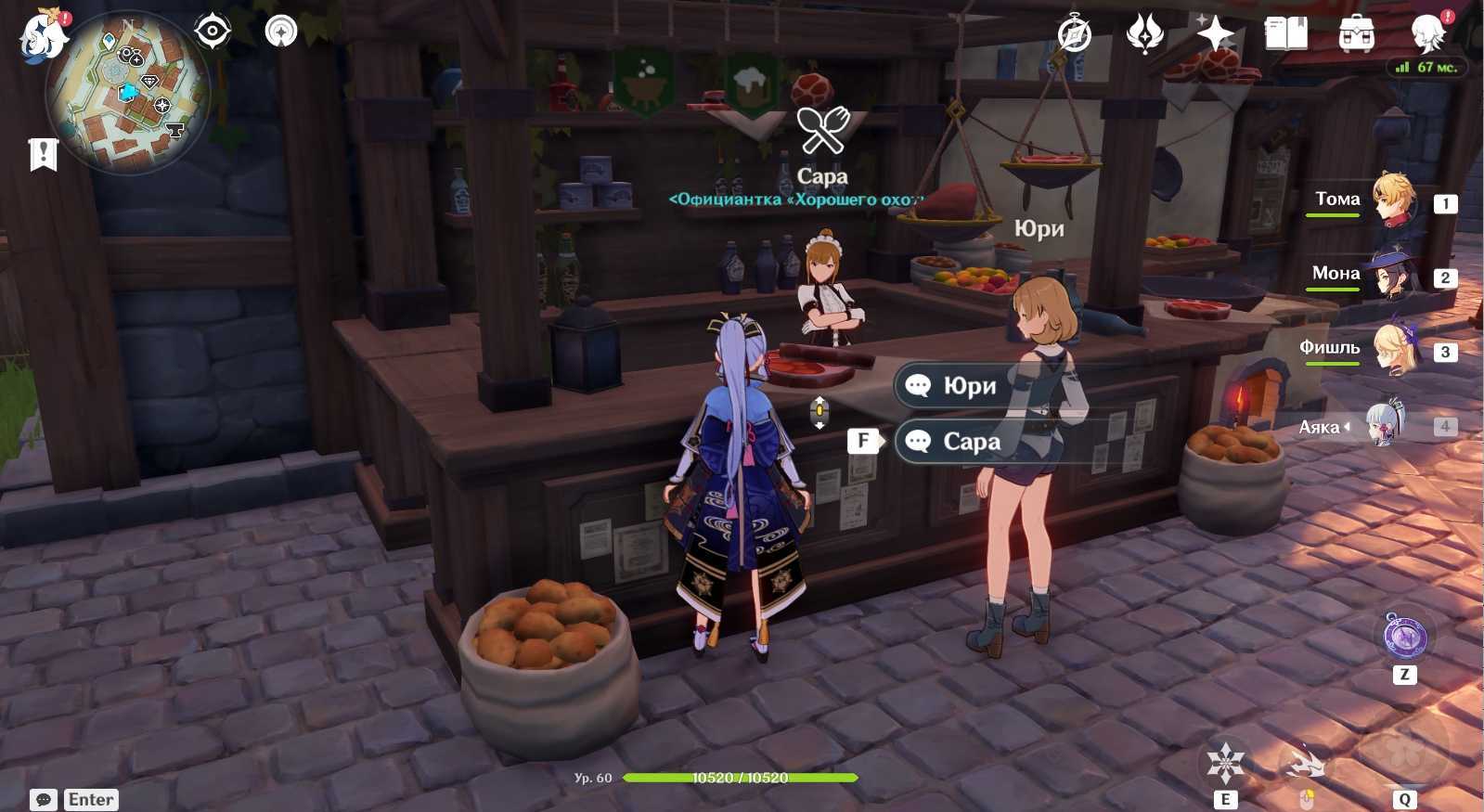Viewport: 1484px width, 812px height.
Task: Open the four-point star wish icon
Action: [x=1215, y=34]
